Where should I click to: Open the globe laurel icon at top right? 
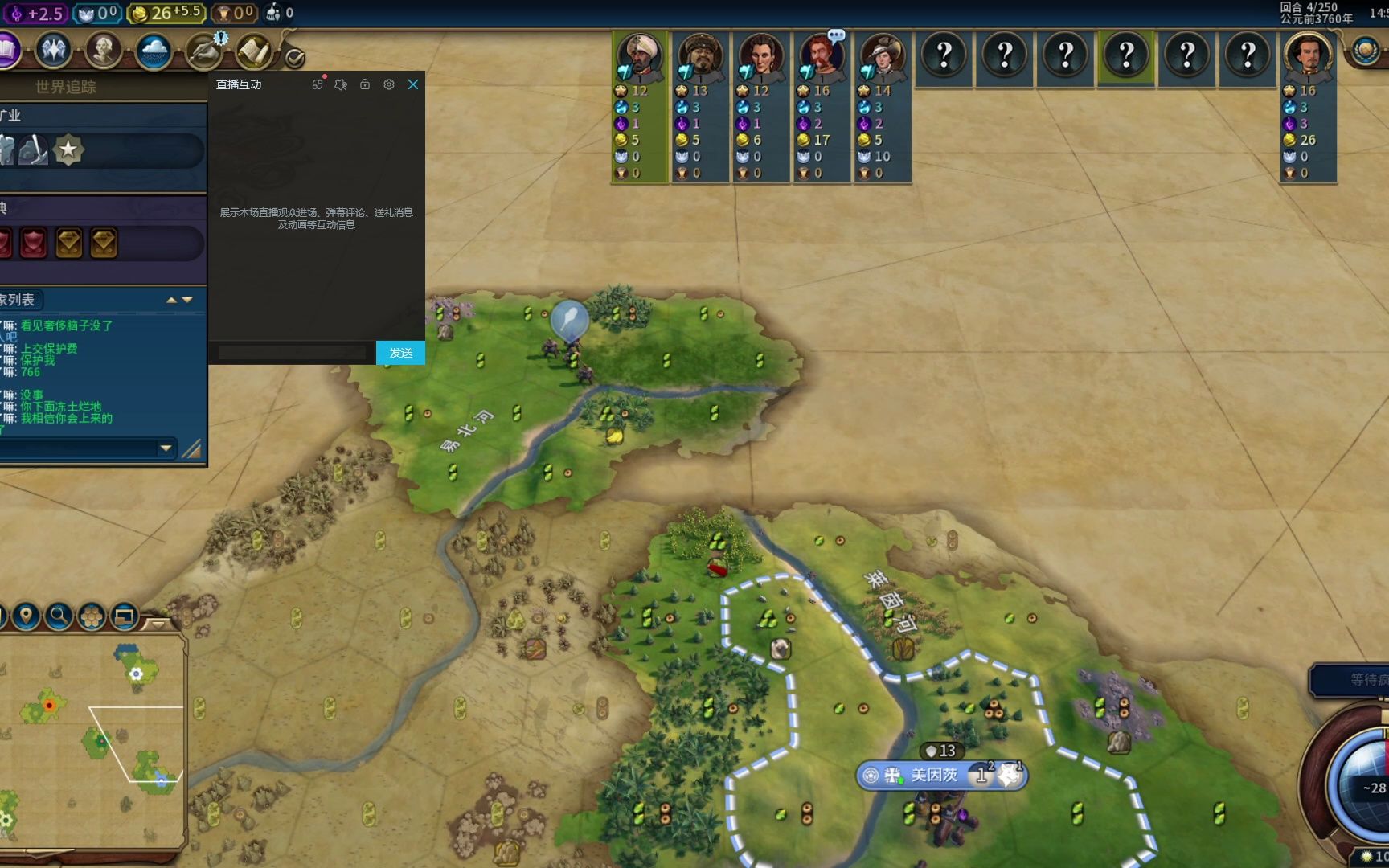click(x=1365, y=51)
